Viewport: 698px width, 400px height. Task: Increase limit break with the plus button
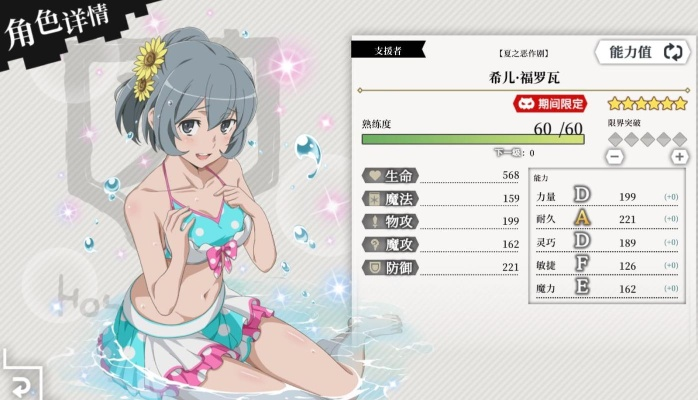point(679,156)
